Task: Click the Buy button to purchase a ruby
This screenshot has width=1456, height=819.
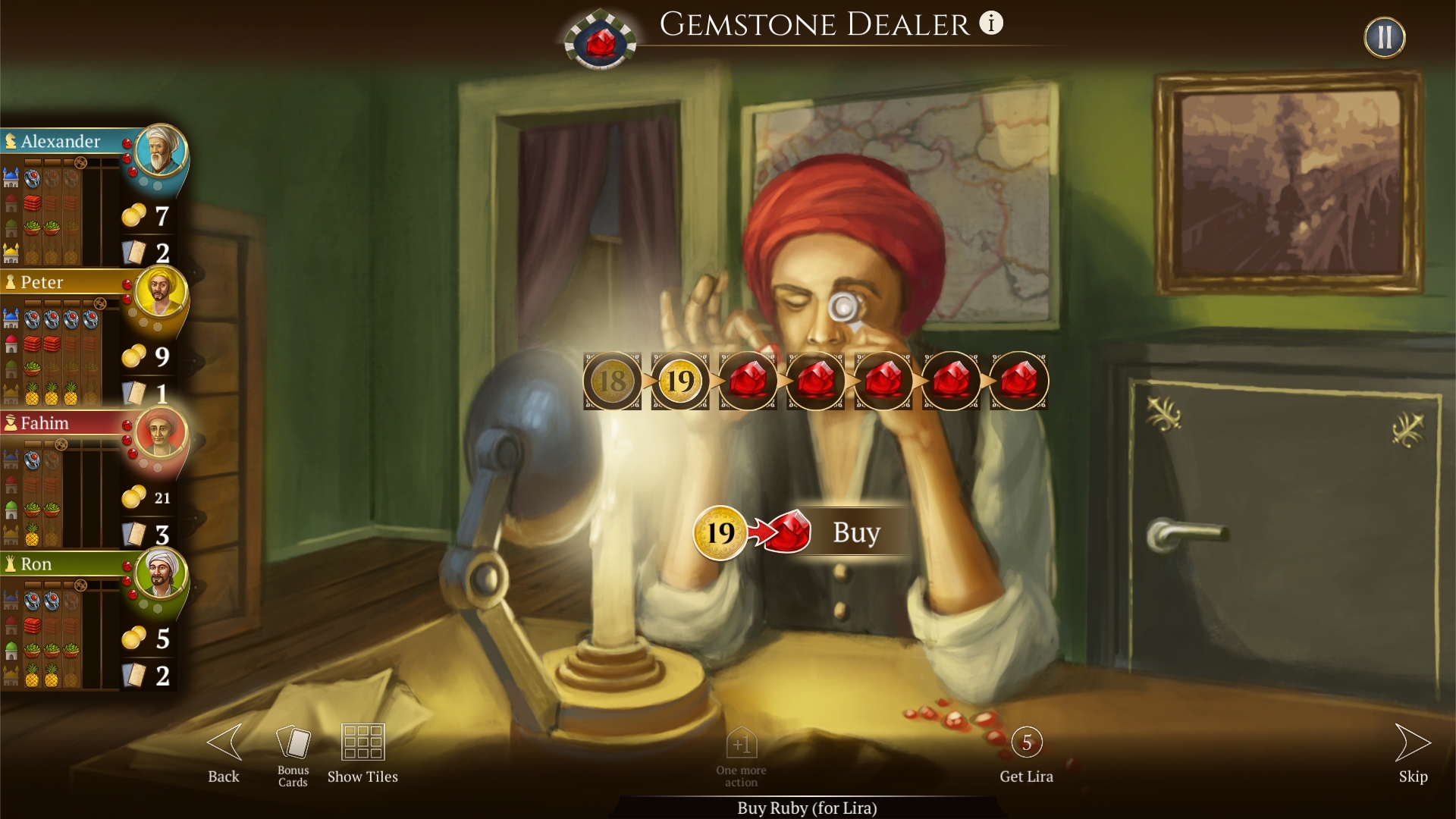Action: pos(855,532)
